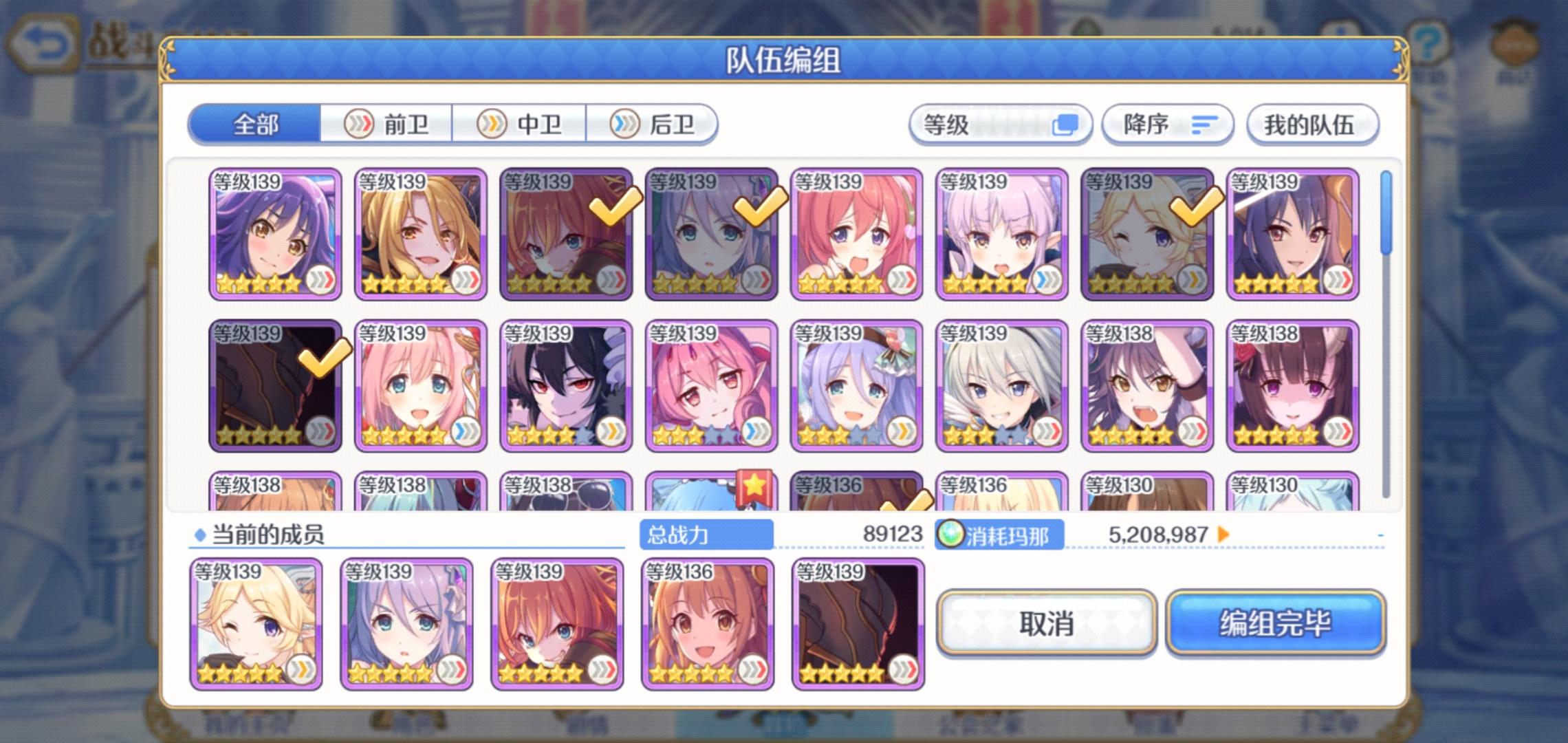The height and width of the screenshot is (743, 1568).
Task: Click the arrow emblem icon on the 中卫 tab
Action: click(492, 124)
